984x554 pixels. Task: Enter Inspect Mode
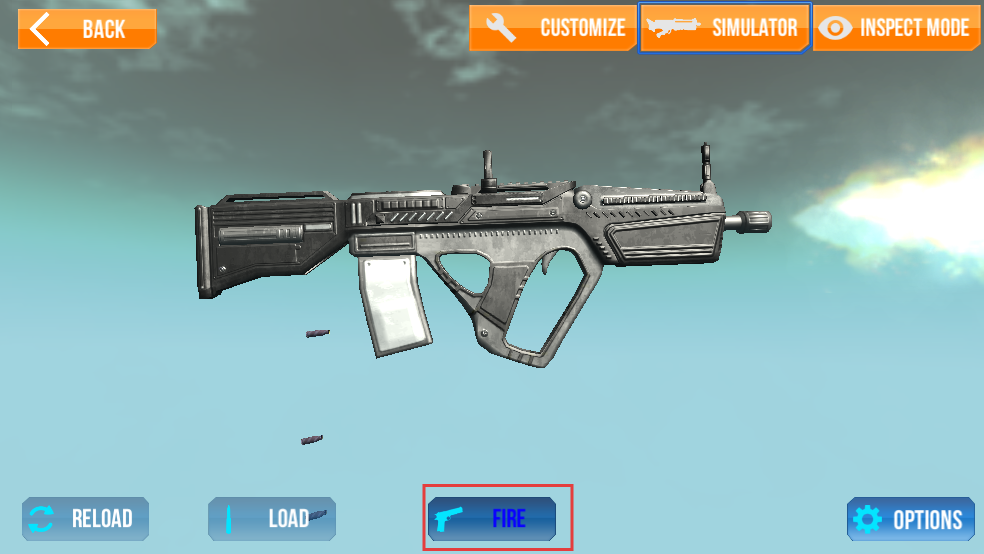895,28
